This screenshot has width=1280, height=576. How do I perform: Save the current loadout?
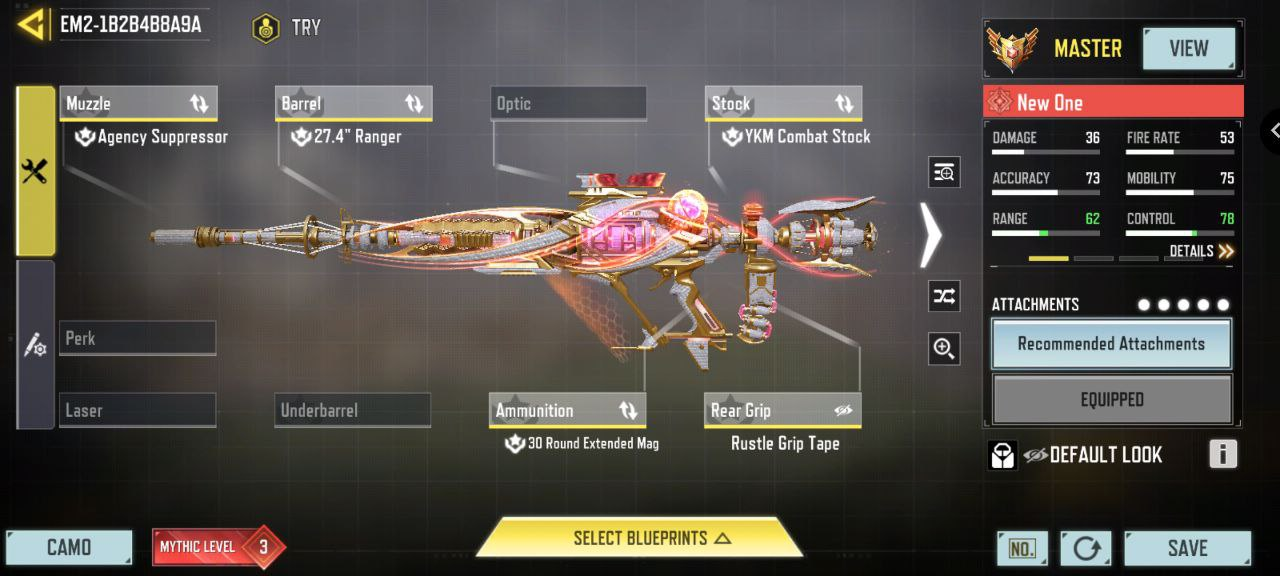pos(1187,548)
